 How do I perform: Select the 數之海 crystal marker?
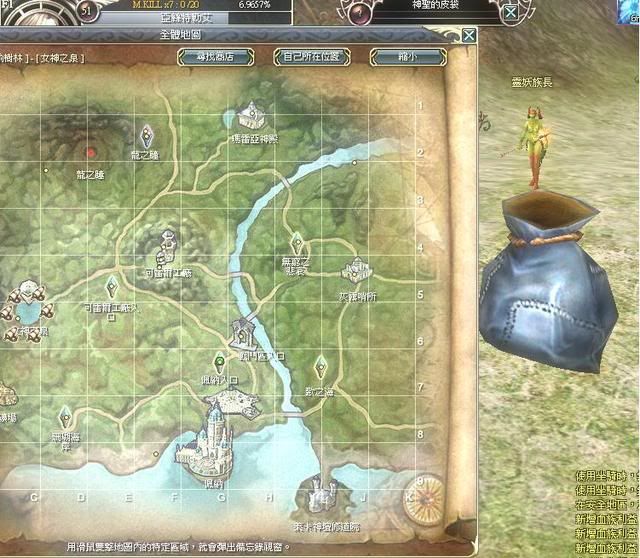coord(320,363)
